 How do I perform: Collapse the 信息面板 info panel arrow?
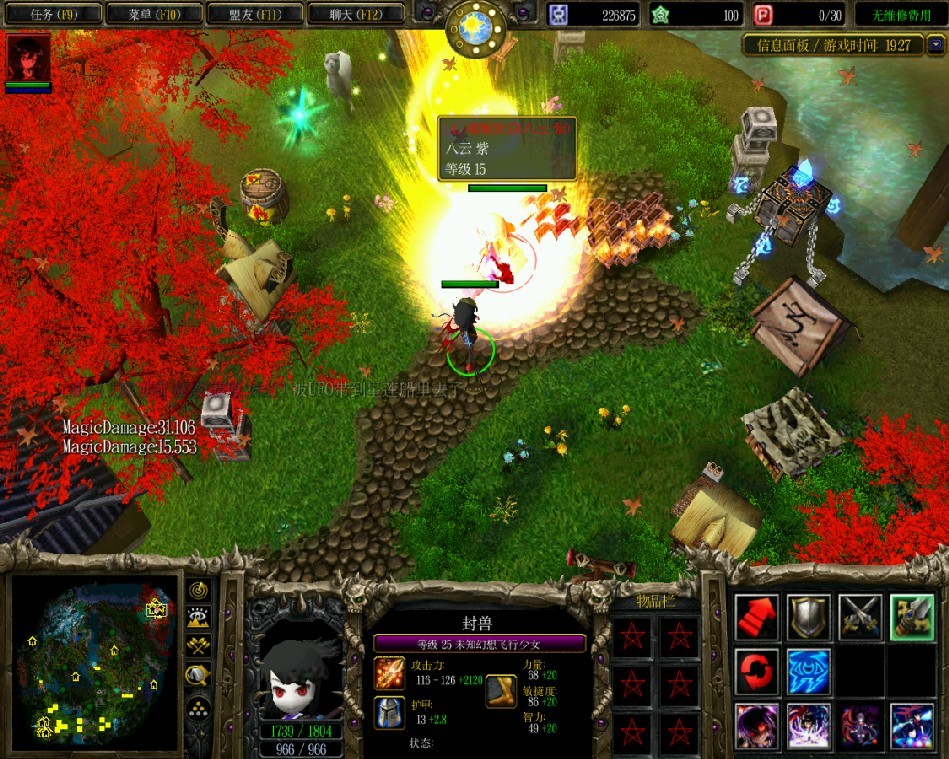[x=935, y=45]
